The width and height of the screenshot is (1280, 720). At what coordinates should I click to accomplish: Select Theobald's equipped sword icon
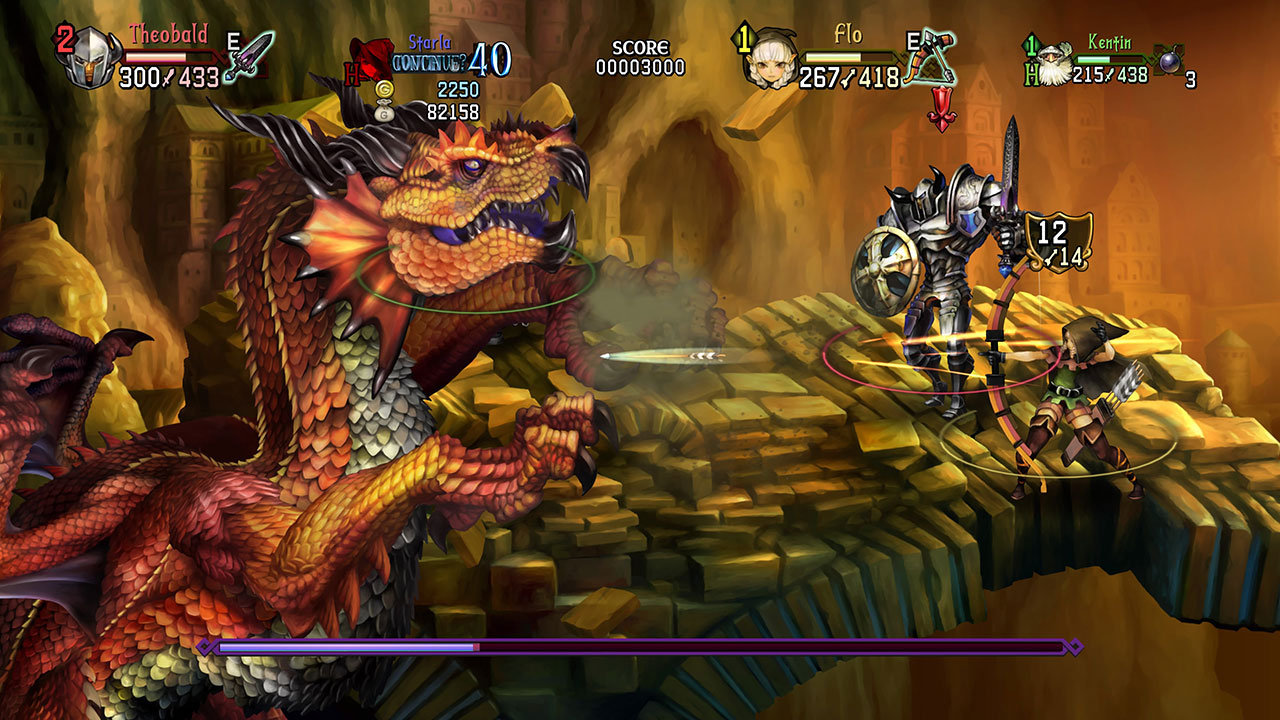coord(249,55)
